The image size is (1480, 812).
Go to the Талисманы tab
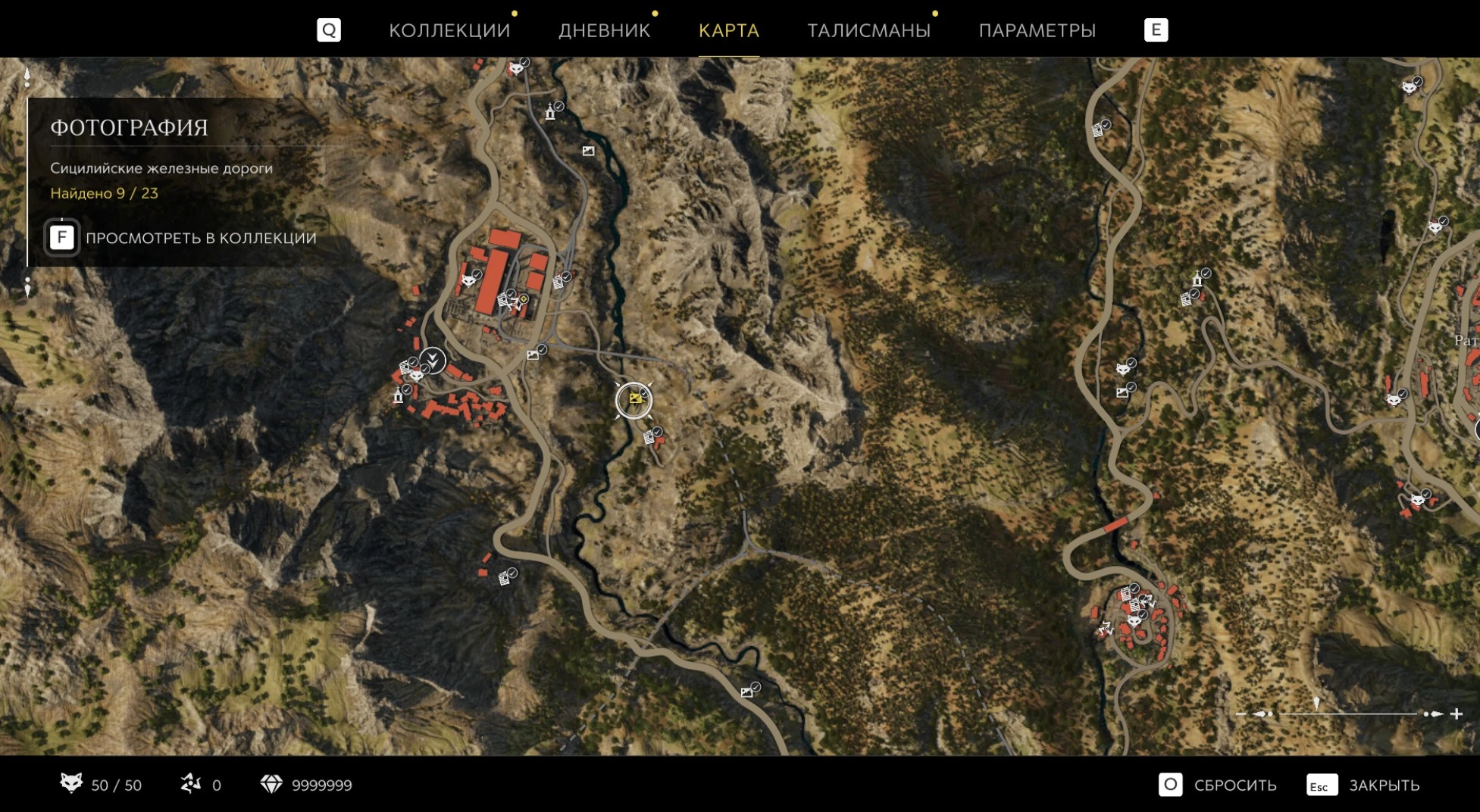868,30
